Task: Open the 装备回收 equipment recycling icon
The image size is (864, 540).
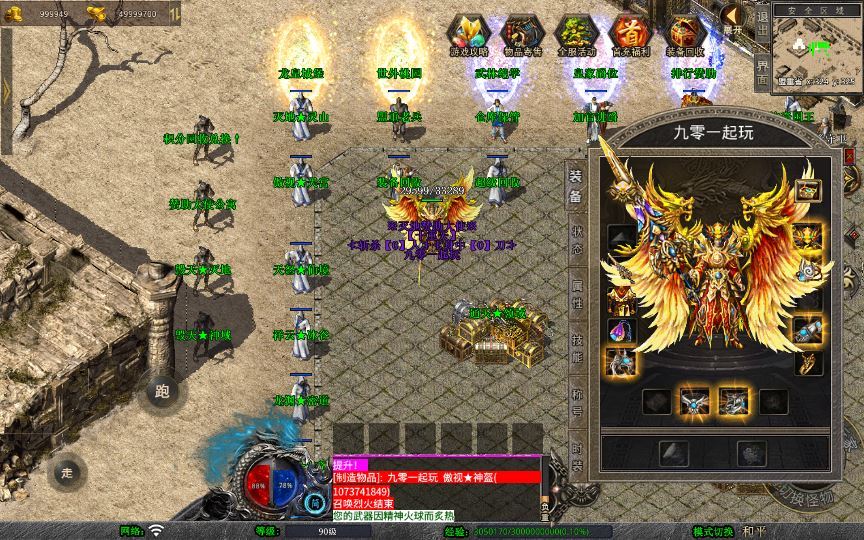Action: click(686, 34)
